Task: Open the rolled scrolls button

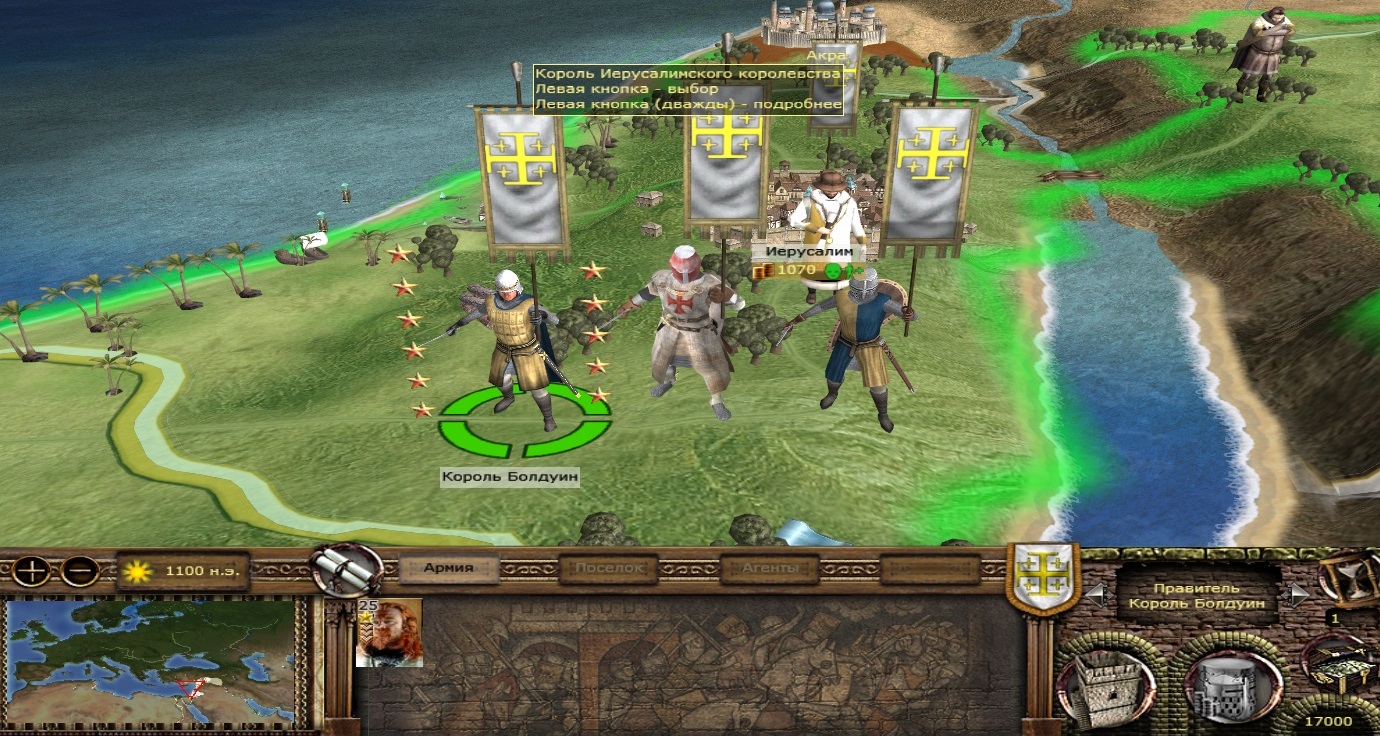Action: tap(347, 570)
